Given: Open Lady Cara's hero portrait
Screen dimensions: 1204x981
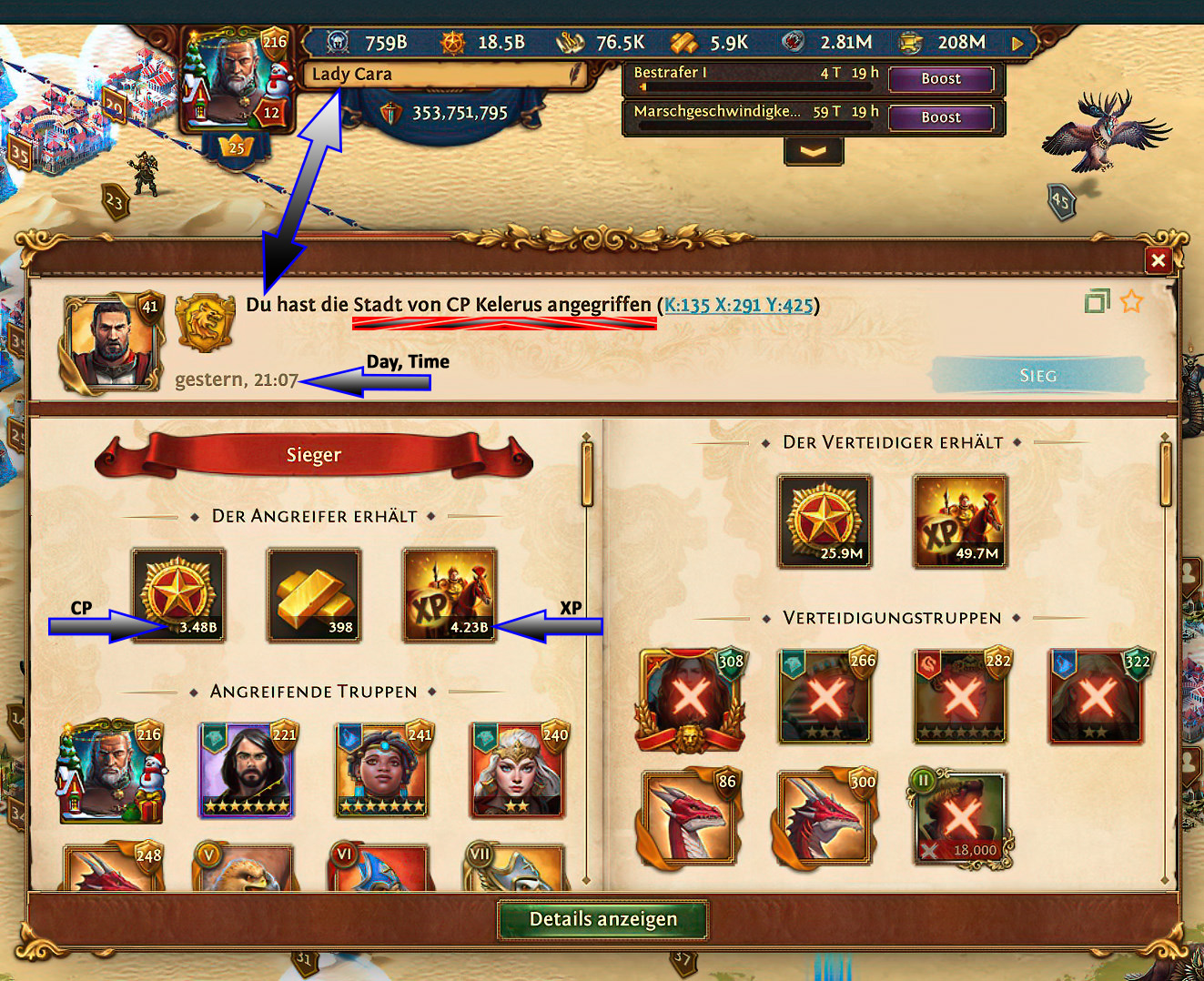Looking at the screenshot, I should pos(235,76).
